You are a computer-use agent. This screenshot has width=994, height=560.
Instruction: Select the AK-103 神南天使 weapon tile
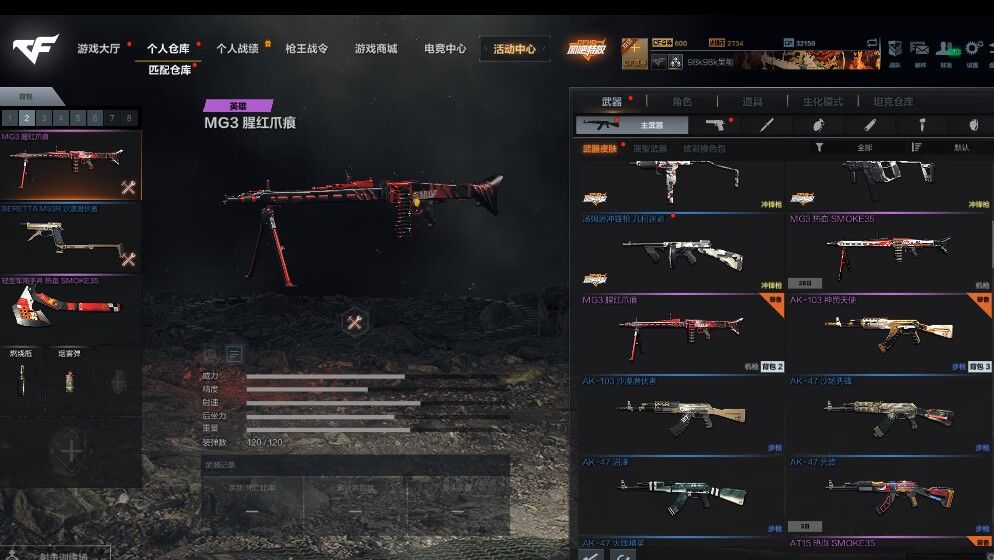[888, 334]
